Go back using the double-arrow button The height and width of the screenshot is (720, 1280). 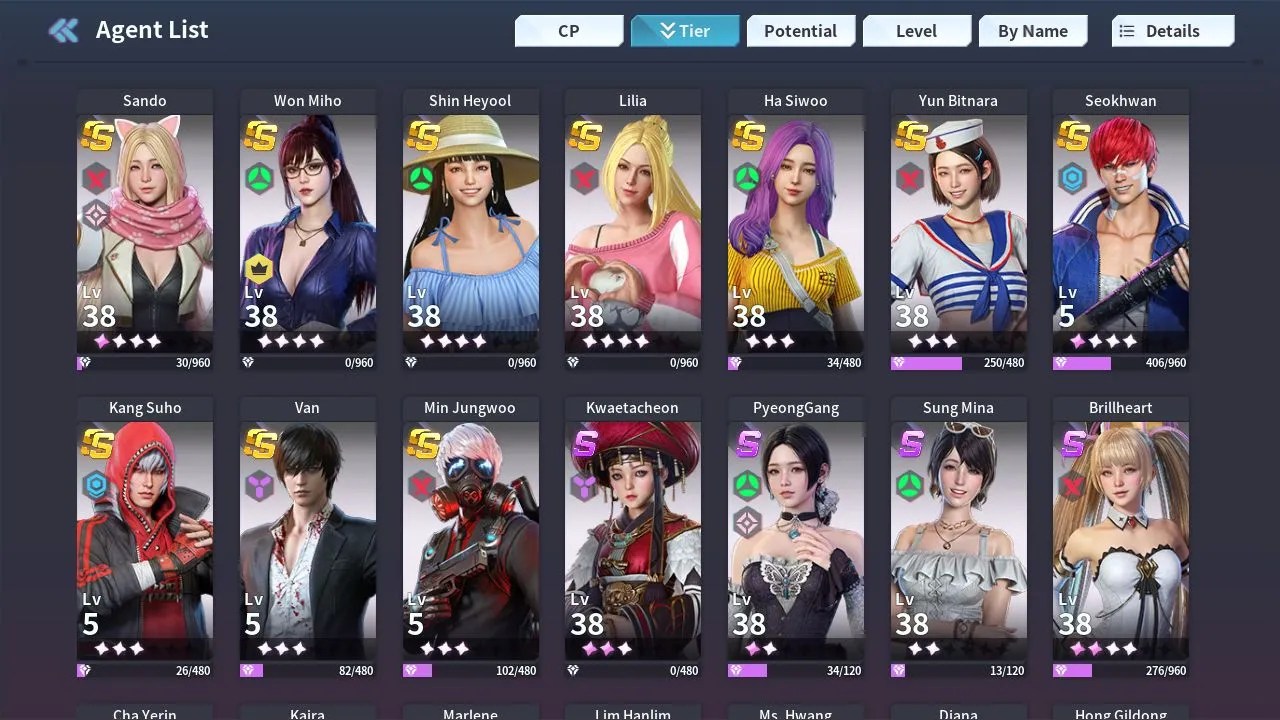64,30
